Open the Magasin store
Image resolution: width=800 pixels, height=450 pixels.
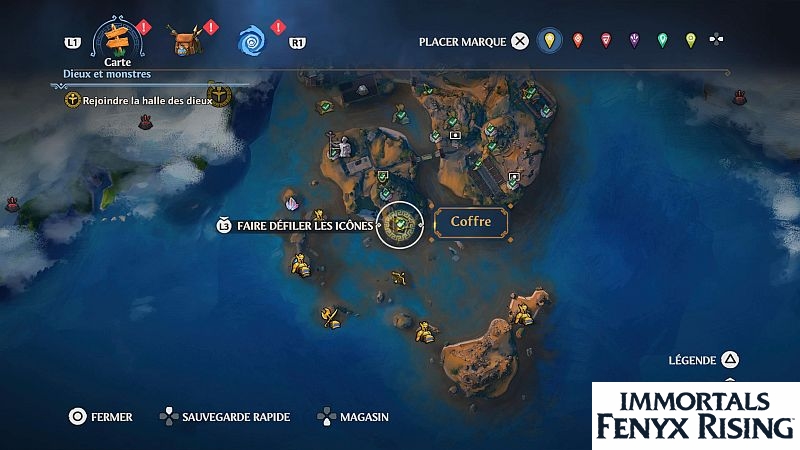[x=353, y=417]
